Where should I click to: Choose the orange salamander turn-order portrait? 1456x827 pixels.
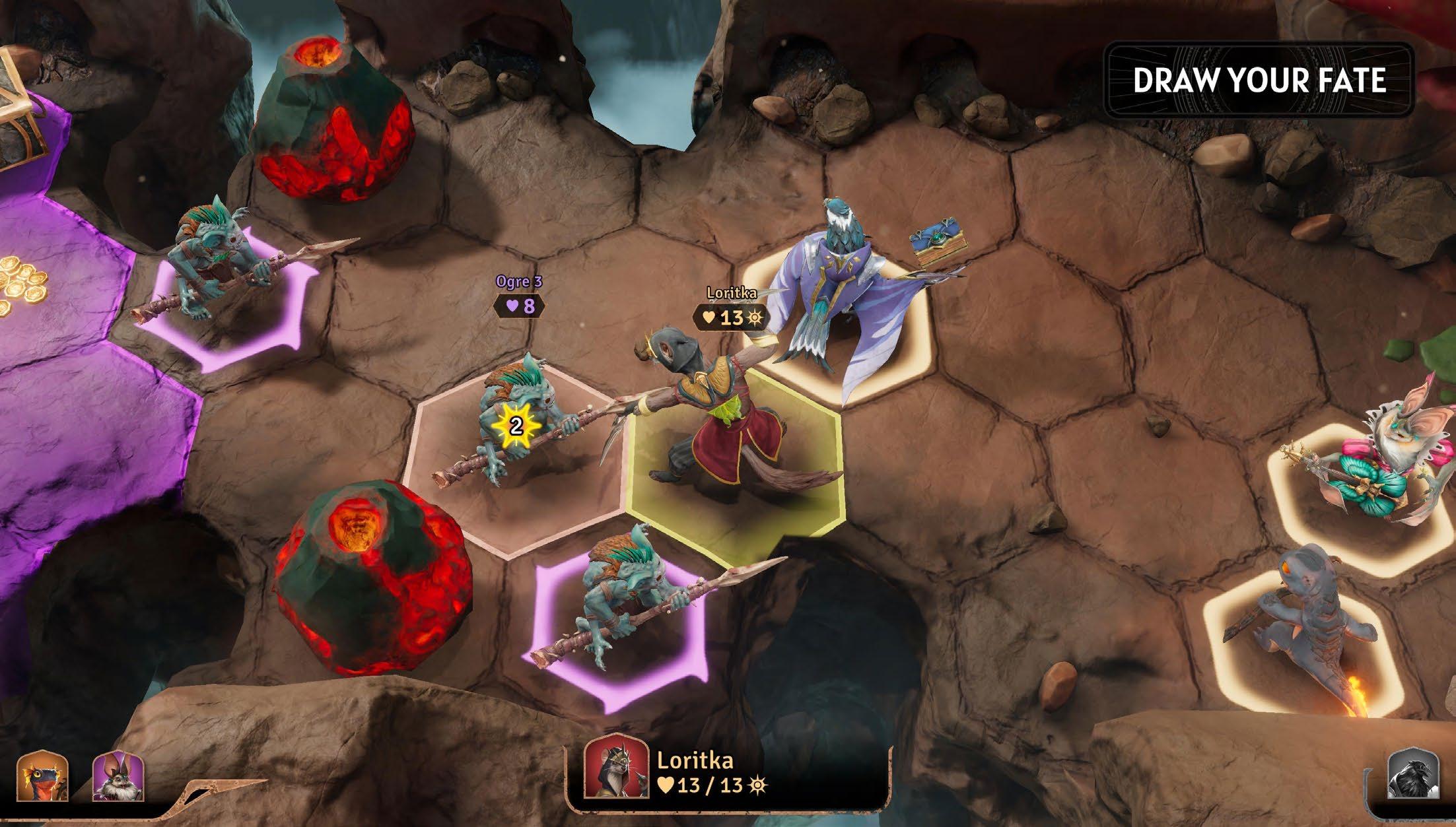click(43, 775)
